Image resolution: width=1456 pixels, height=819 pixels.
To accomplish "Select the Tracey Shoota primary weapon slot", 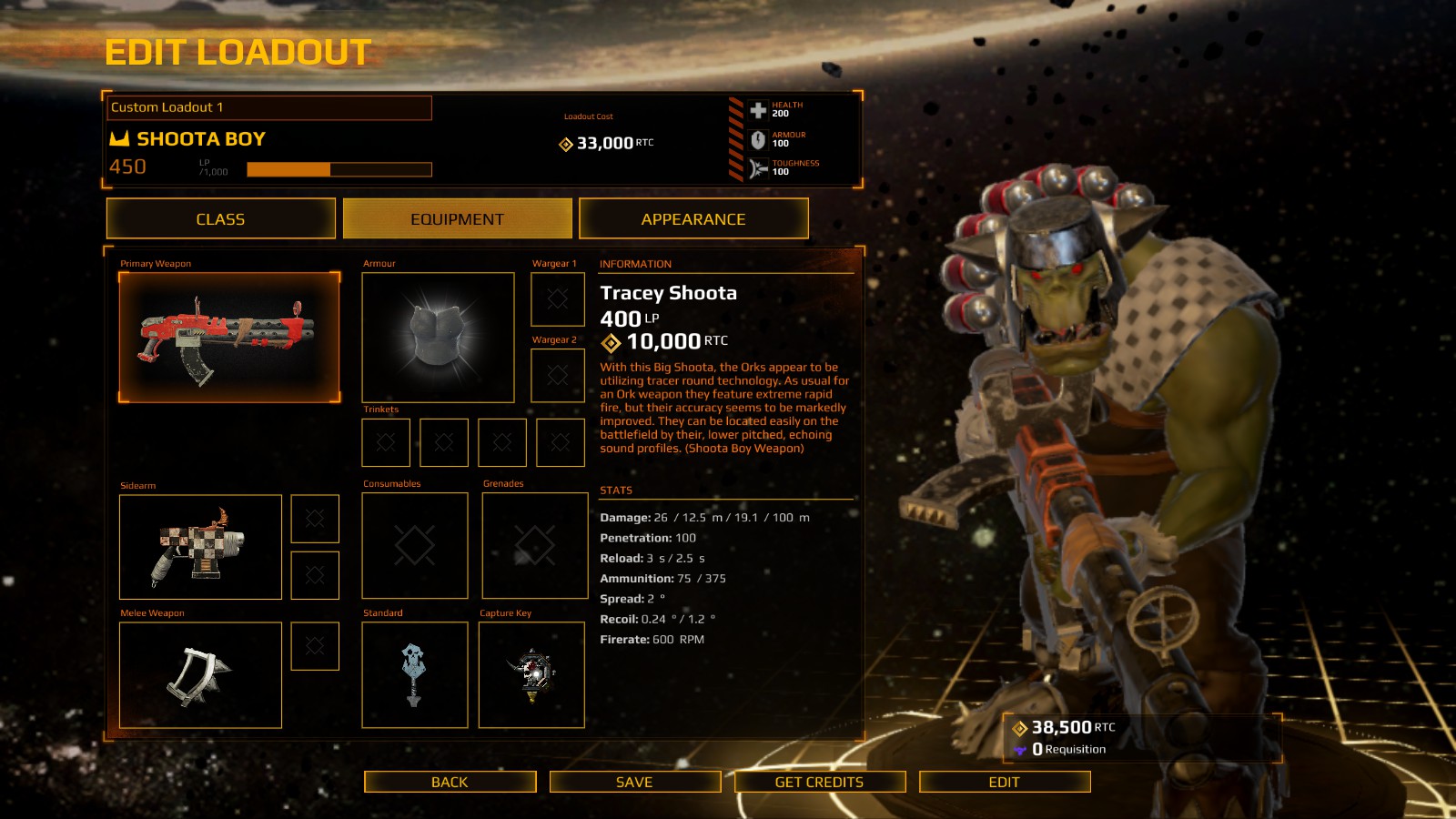I will [229, 338].
